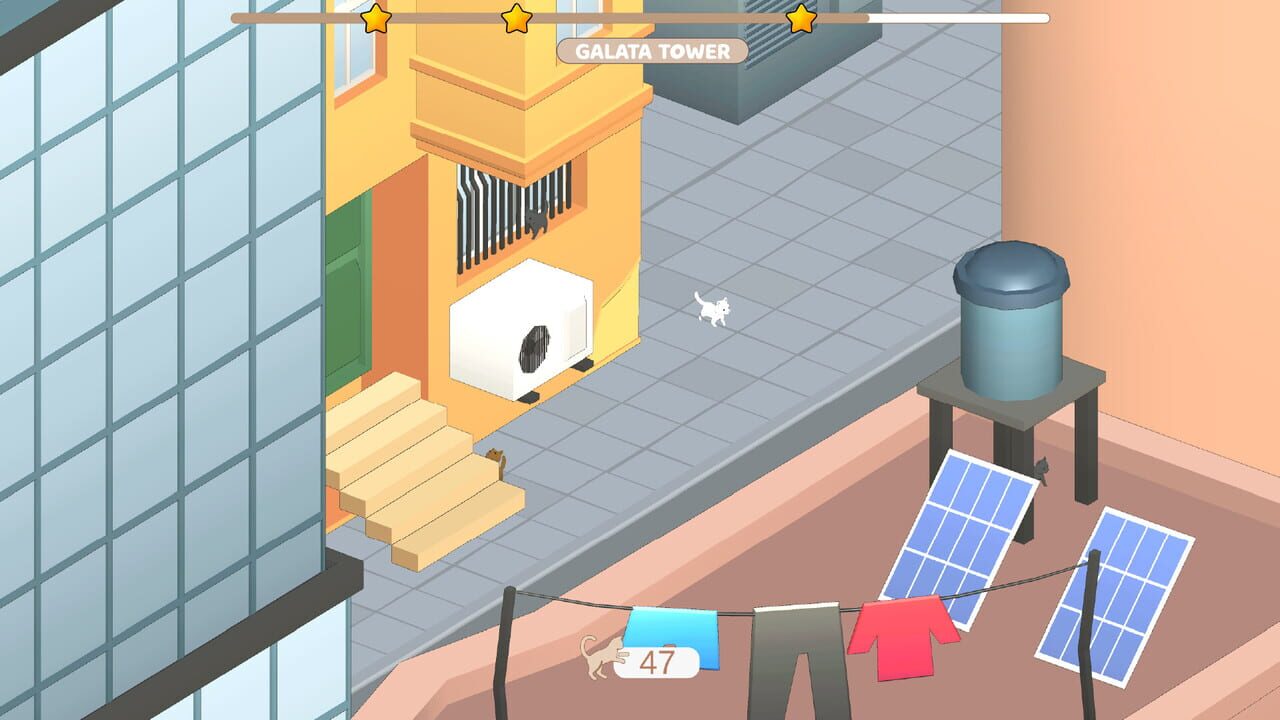The width and height of the screenshot is (1280, 720).
Task: Click the middle star on the progress bar
Action: click(516, 19)
